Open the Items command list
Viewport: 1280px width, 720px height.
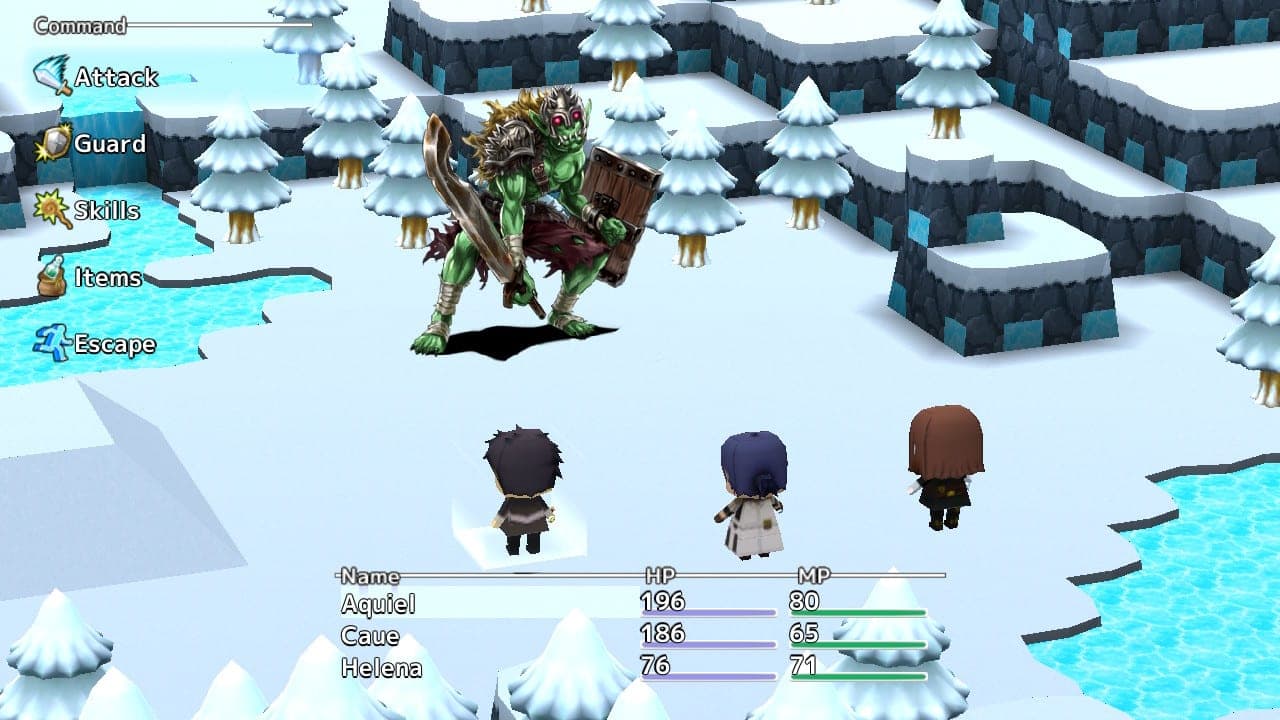click(x=105, y=278)
